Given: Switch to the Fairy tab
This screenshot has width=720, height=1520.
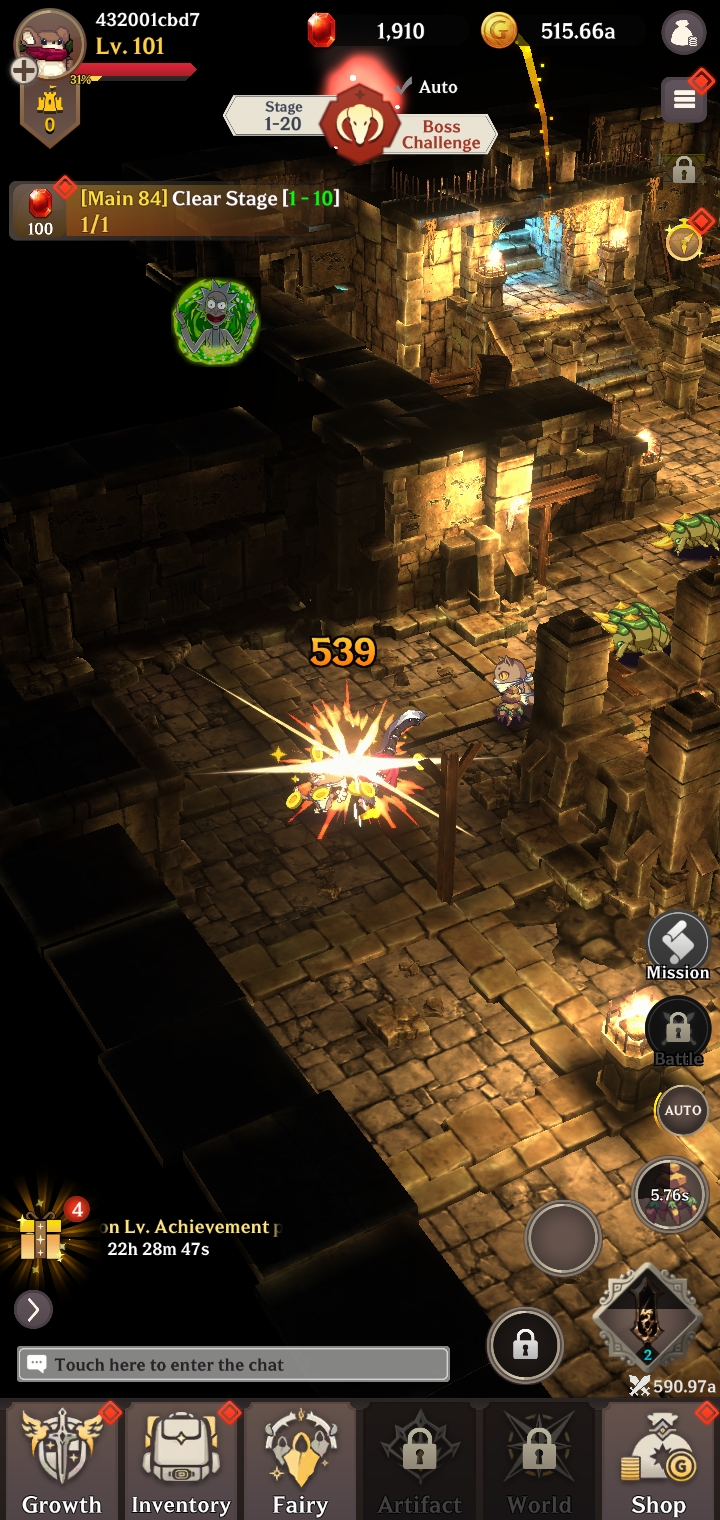Looking at the screenshot, I should coord(300,1460).
